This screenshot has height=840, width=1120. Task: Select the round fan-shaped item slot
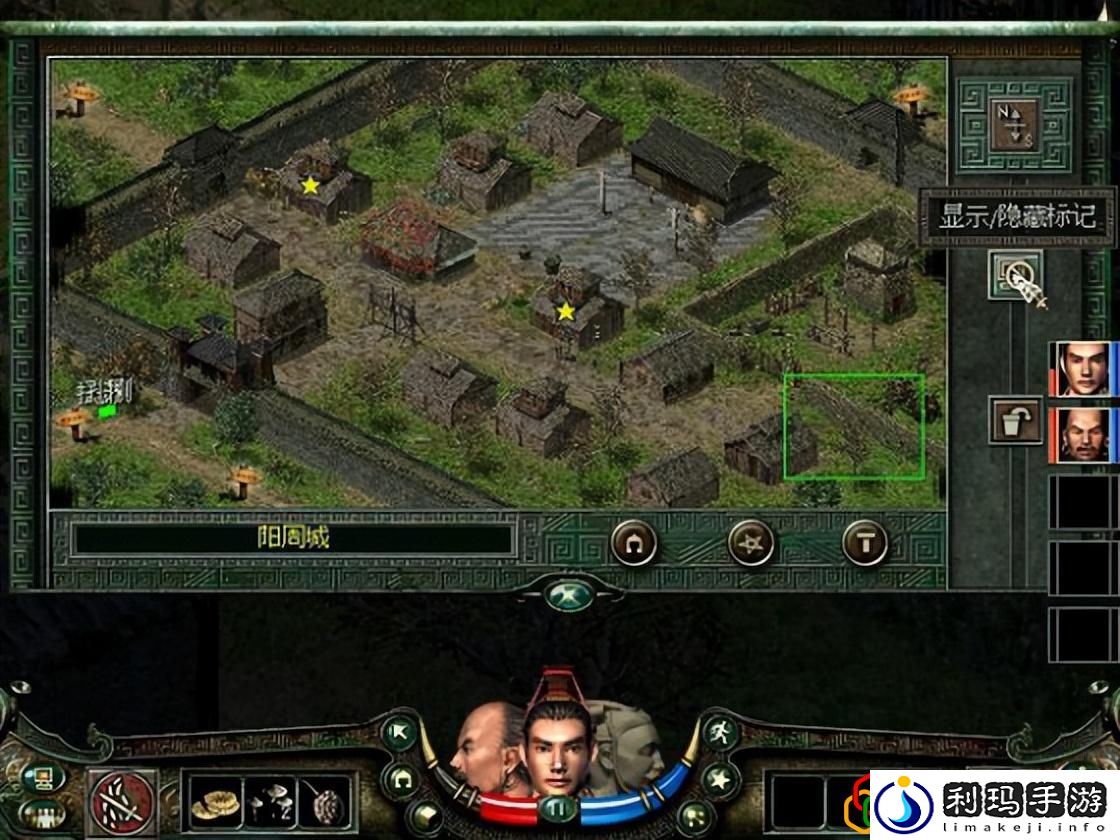tap(325, 801)
